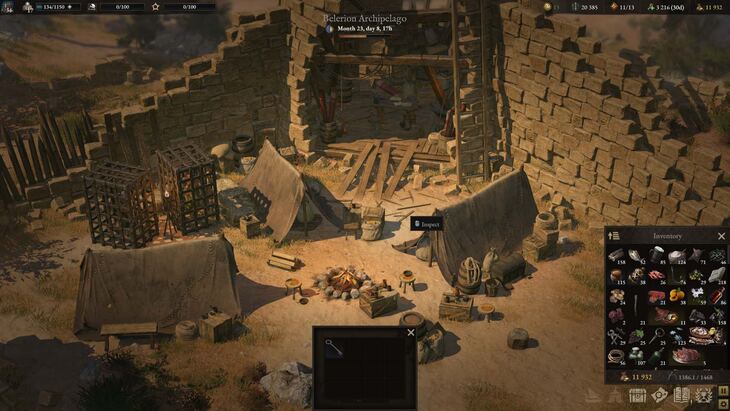The image size is (730, 411).
Task: Open the map icon in bottom toolbar
Action: pyautogui.click(x=659, y=397)
